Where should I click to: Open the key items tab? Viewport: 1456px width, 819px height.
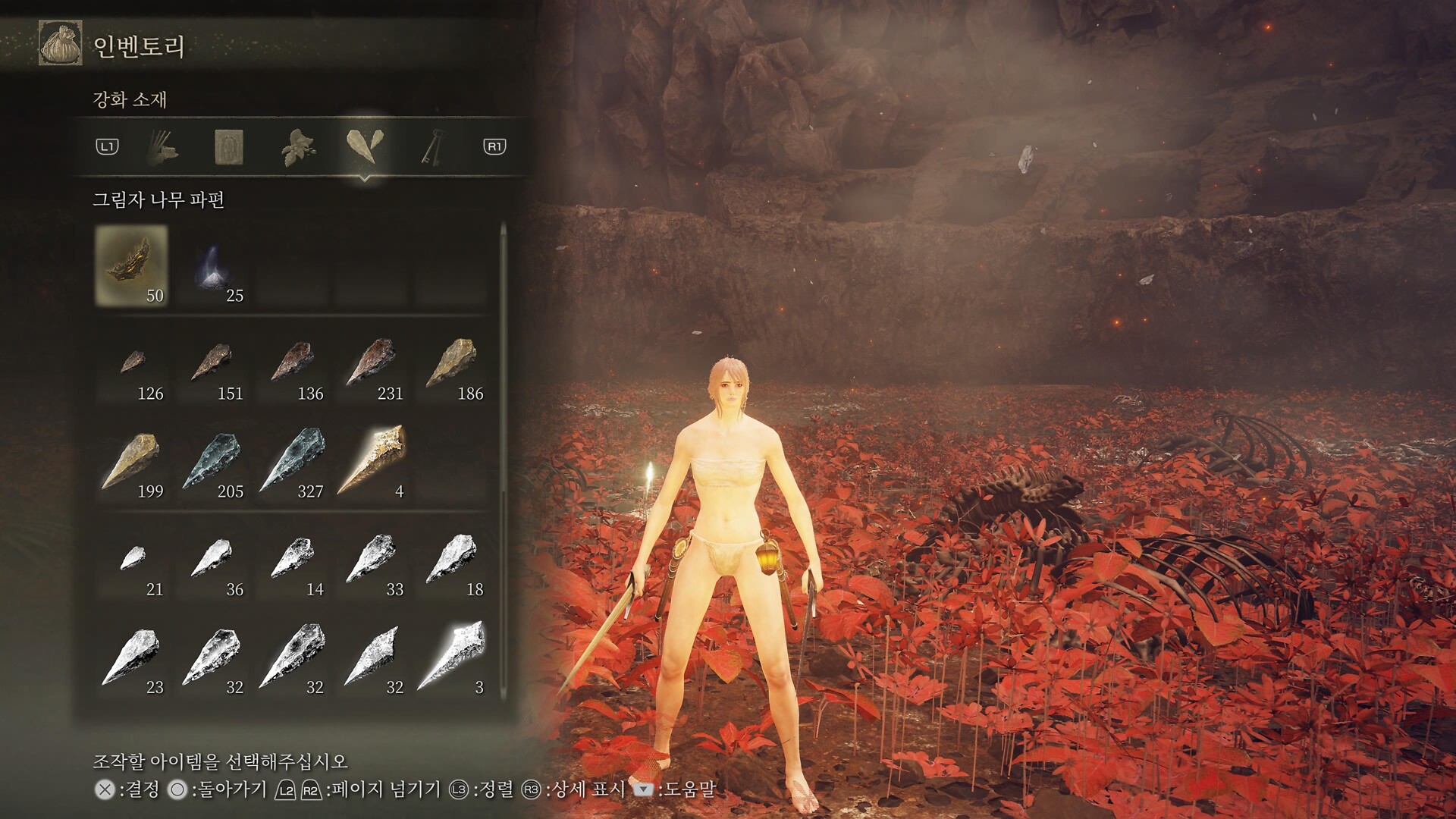pyautogui.click(x=431, y=146)
